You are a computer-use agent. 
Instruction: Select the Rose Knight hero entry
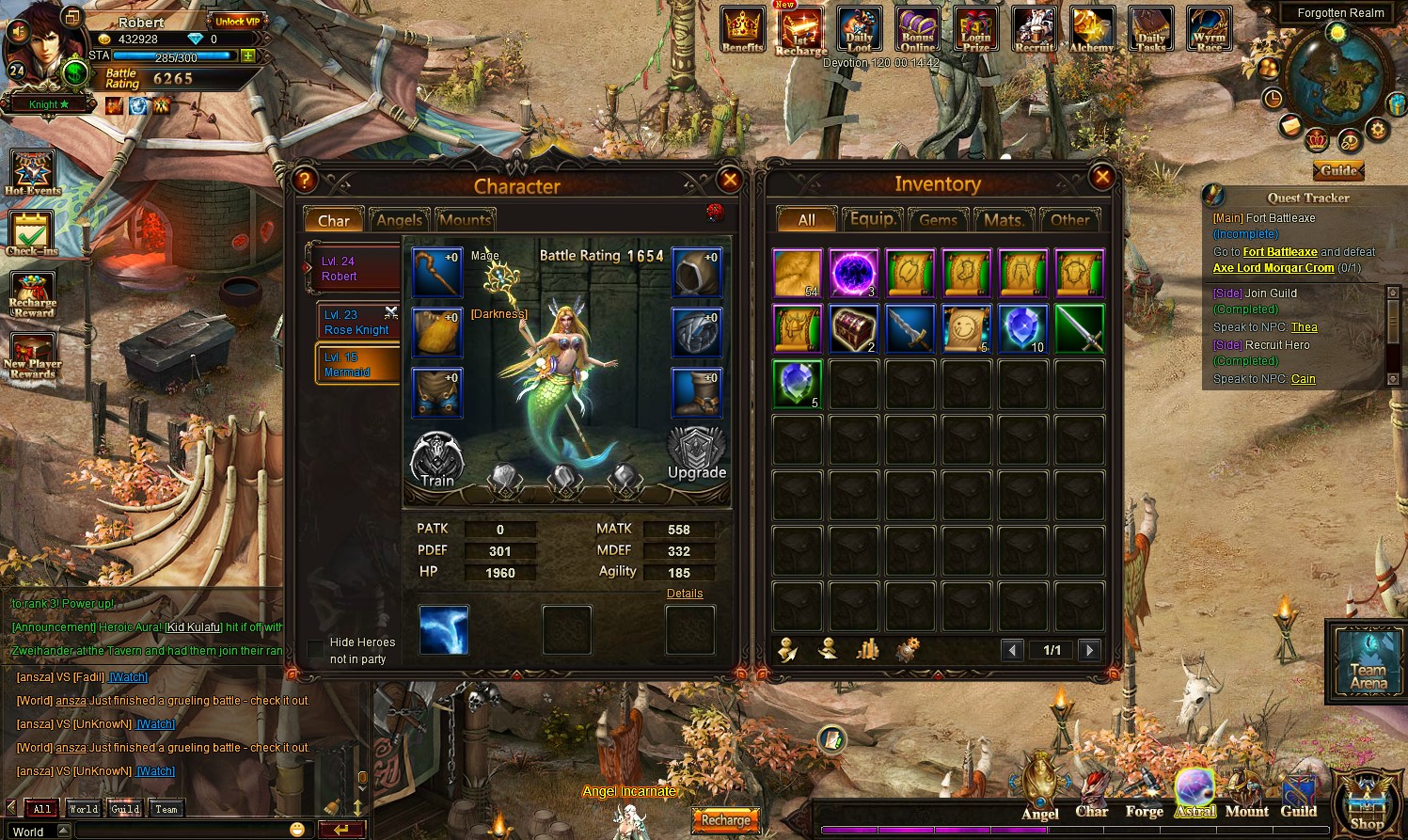pyautogui.click(x=357, y=323)
